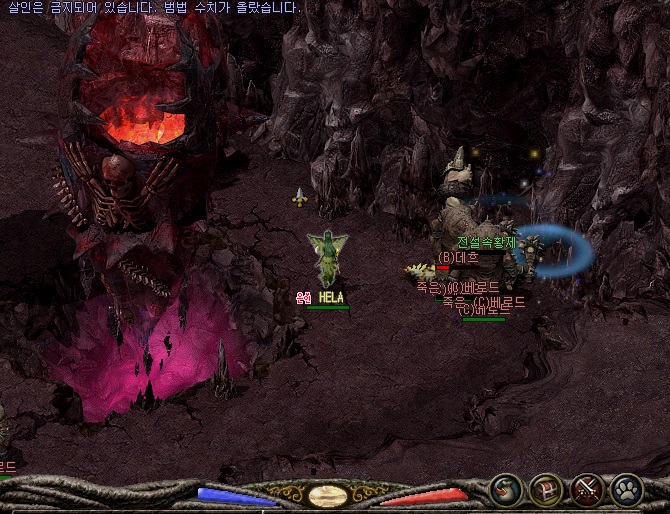Open the treasure chest storage icon
This screenshot has width=670, height=514.
[546, 489]
